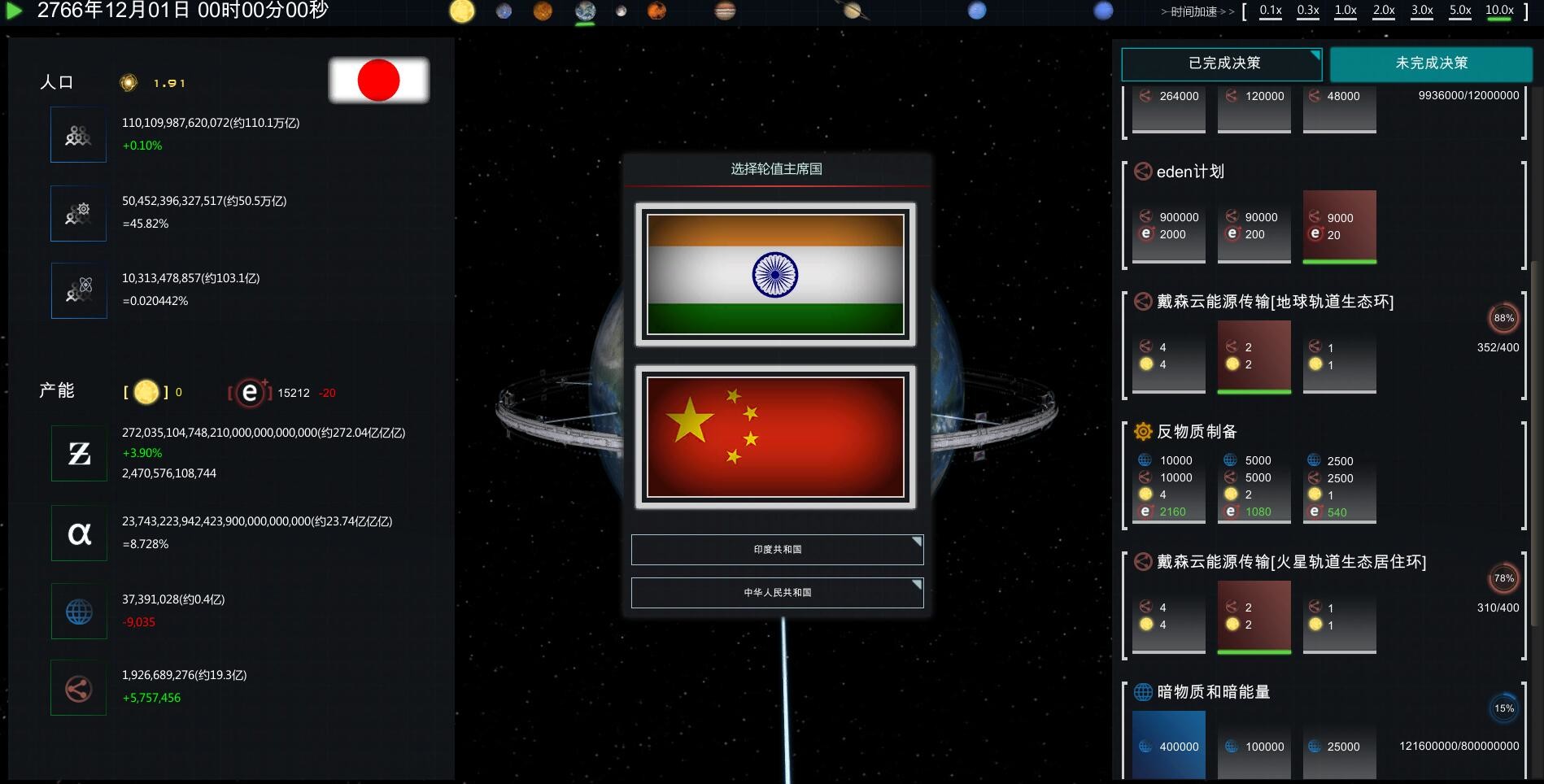This screenshot has width=1544, height=784.
Task: Click the globe icon beside 暗物质和暗能量
Action: pyautogui.click(x=1141, y=692)
